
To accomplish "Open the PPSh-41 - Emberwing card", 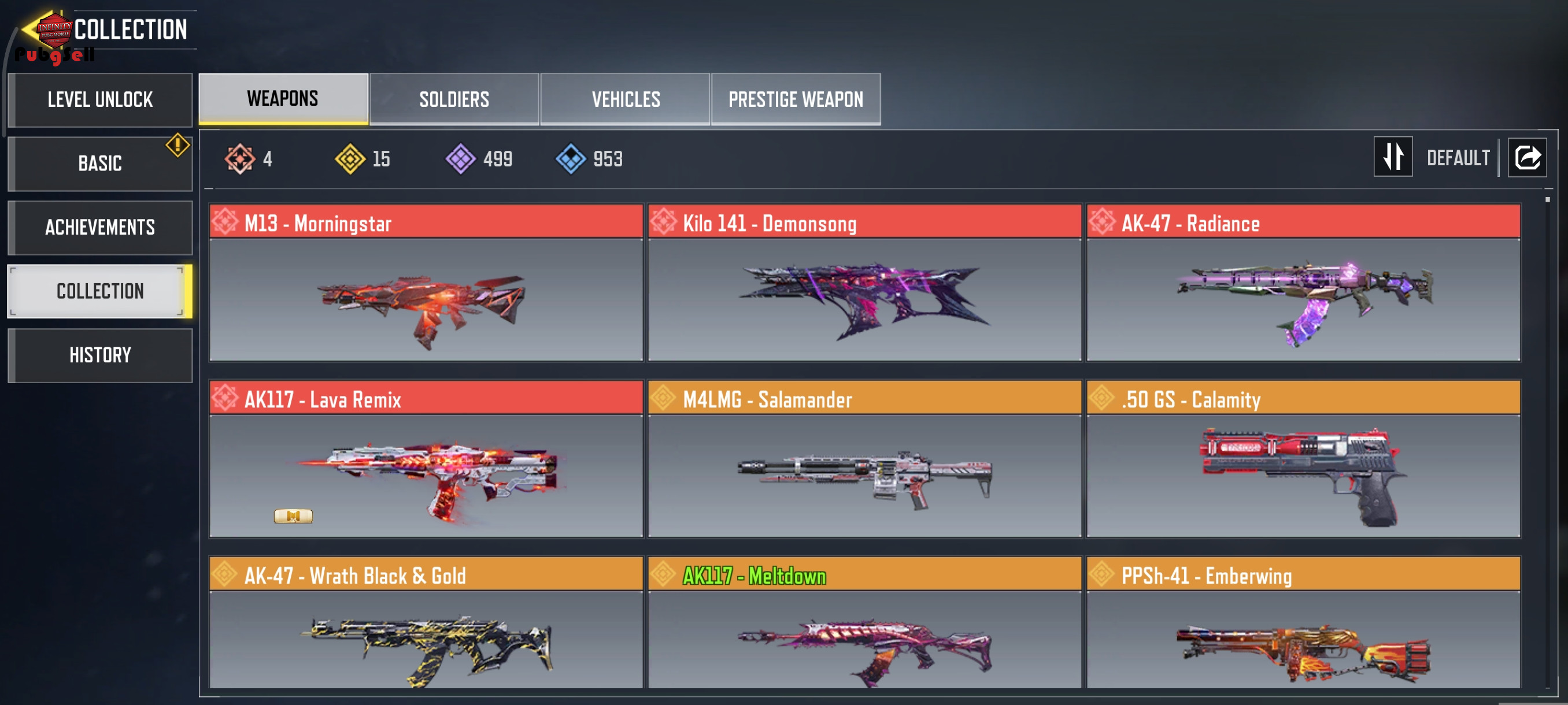I will click(1303, 624).
